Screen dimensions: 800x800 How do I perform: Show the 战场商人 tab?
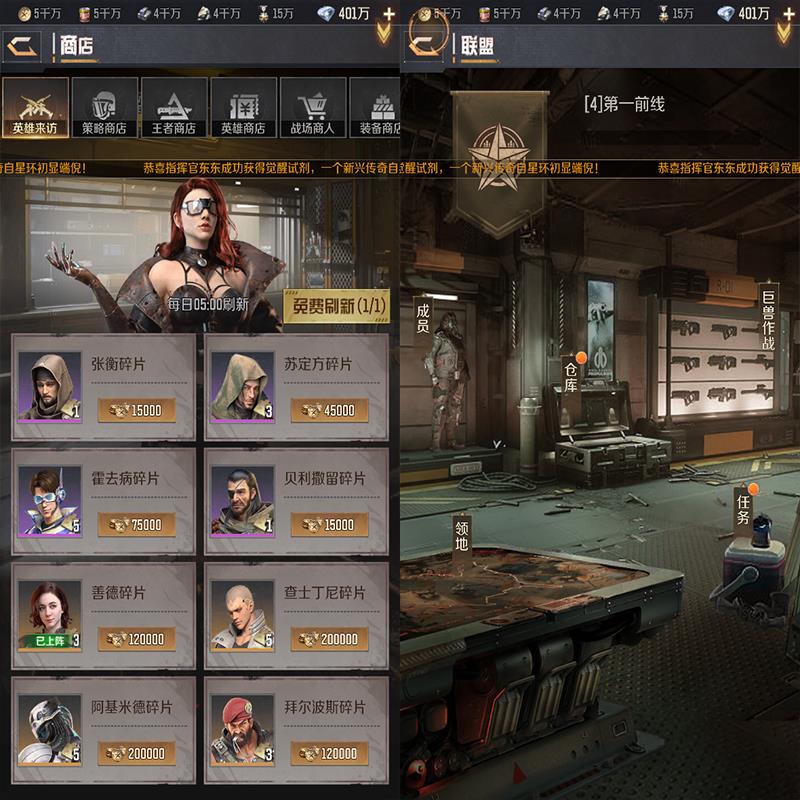313,108
